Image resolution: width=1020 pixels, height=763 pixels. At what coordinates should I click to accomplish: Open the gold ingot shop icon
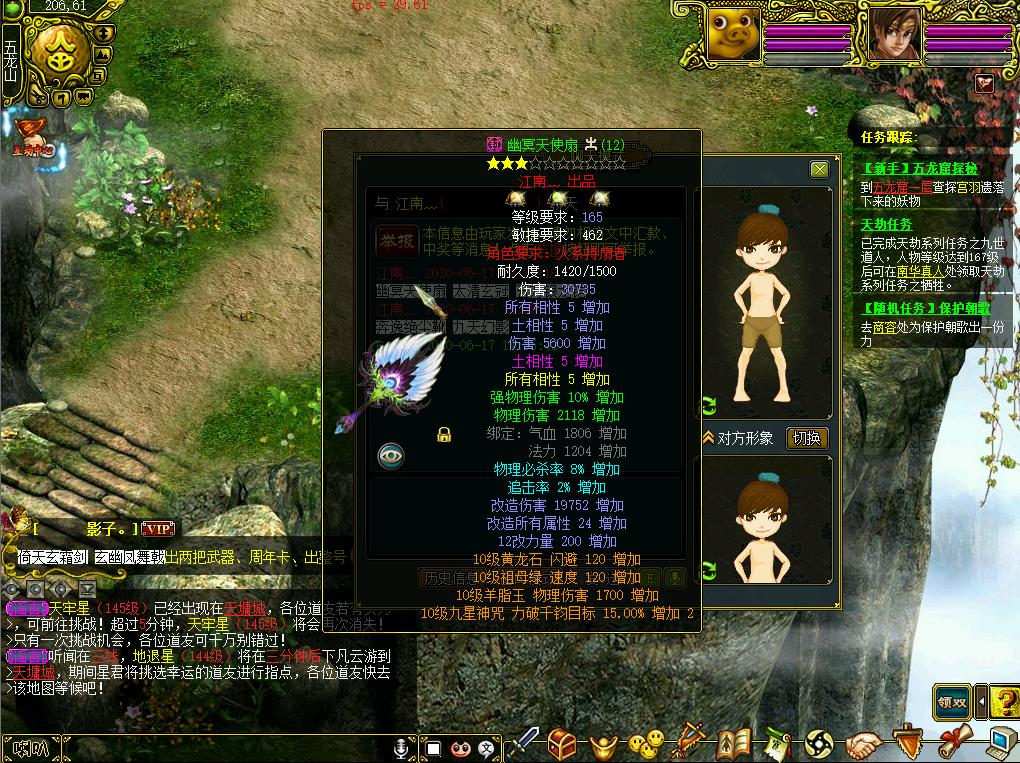click(x=603, y=745)
